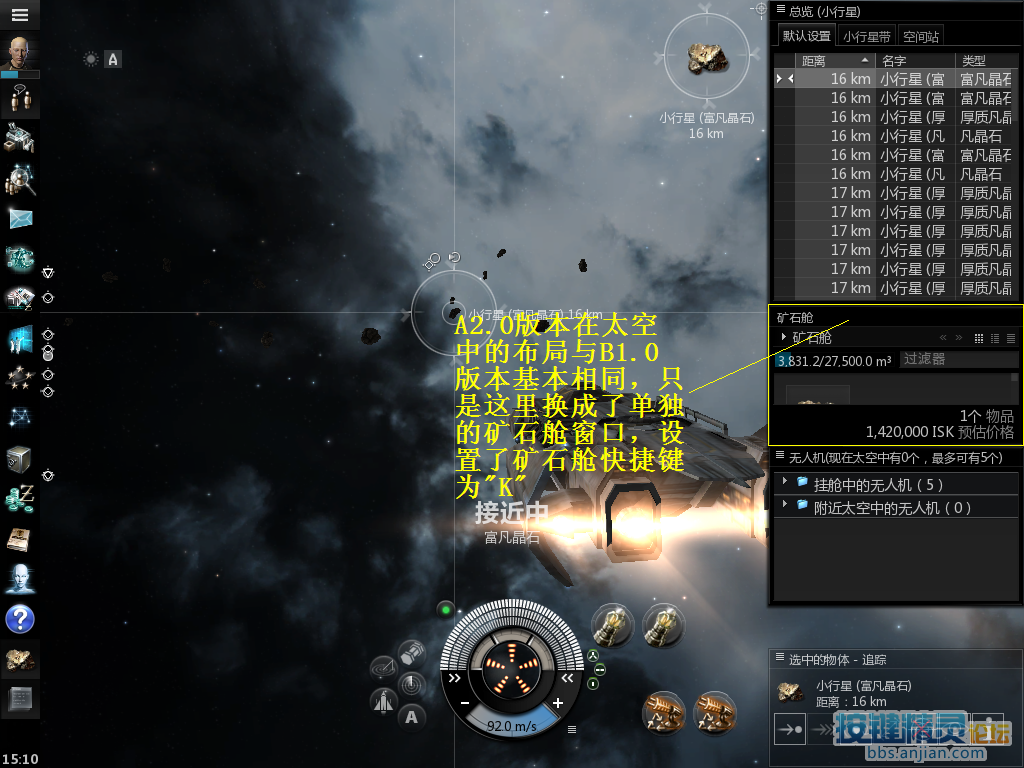Click the approach arrow in selected item panel

click(x=790, y=730)
